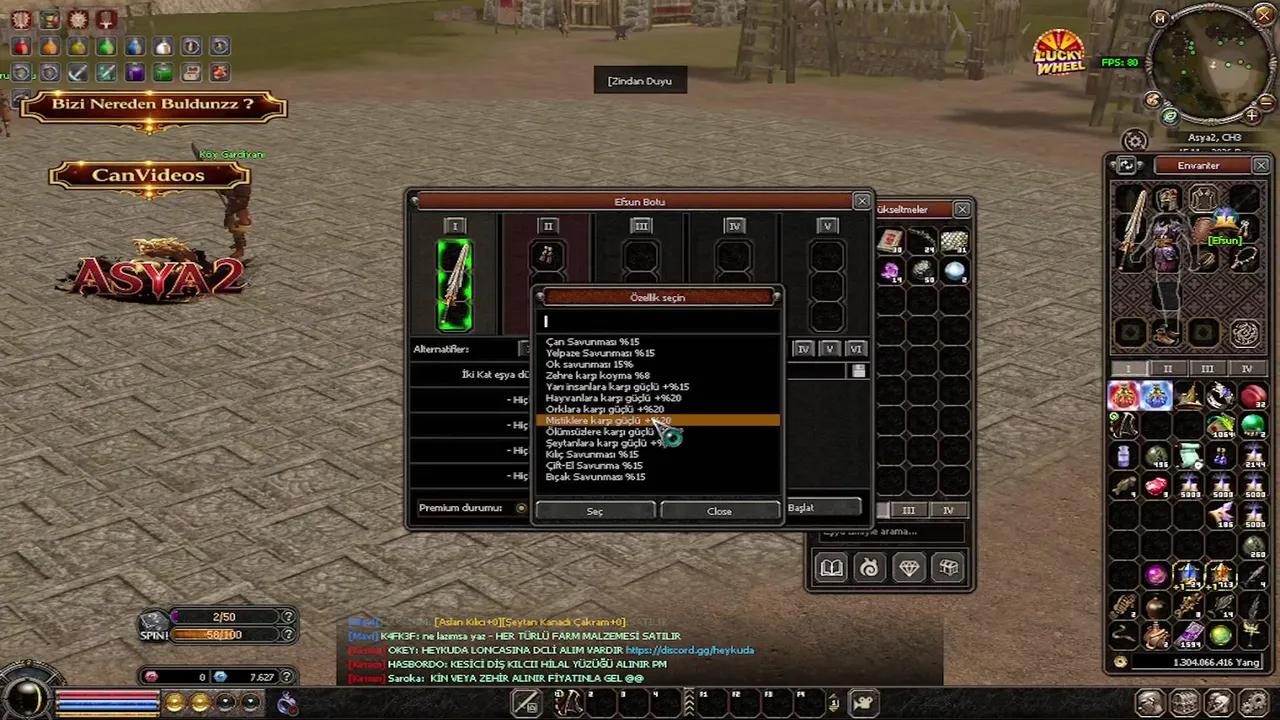Open the Lucky Wheel event icon
This screenshot has height=720, width=1280.
click(x=1059, y=54)
